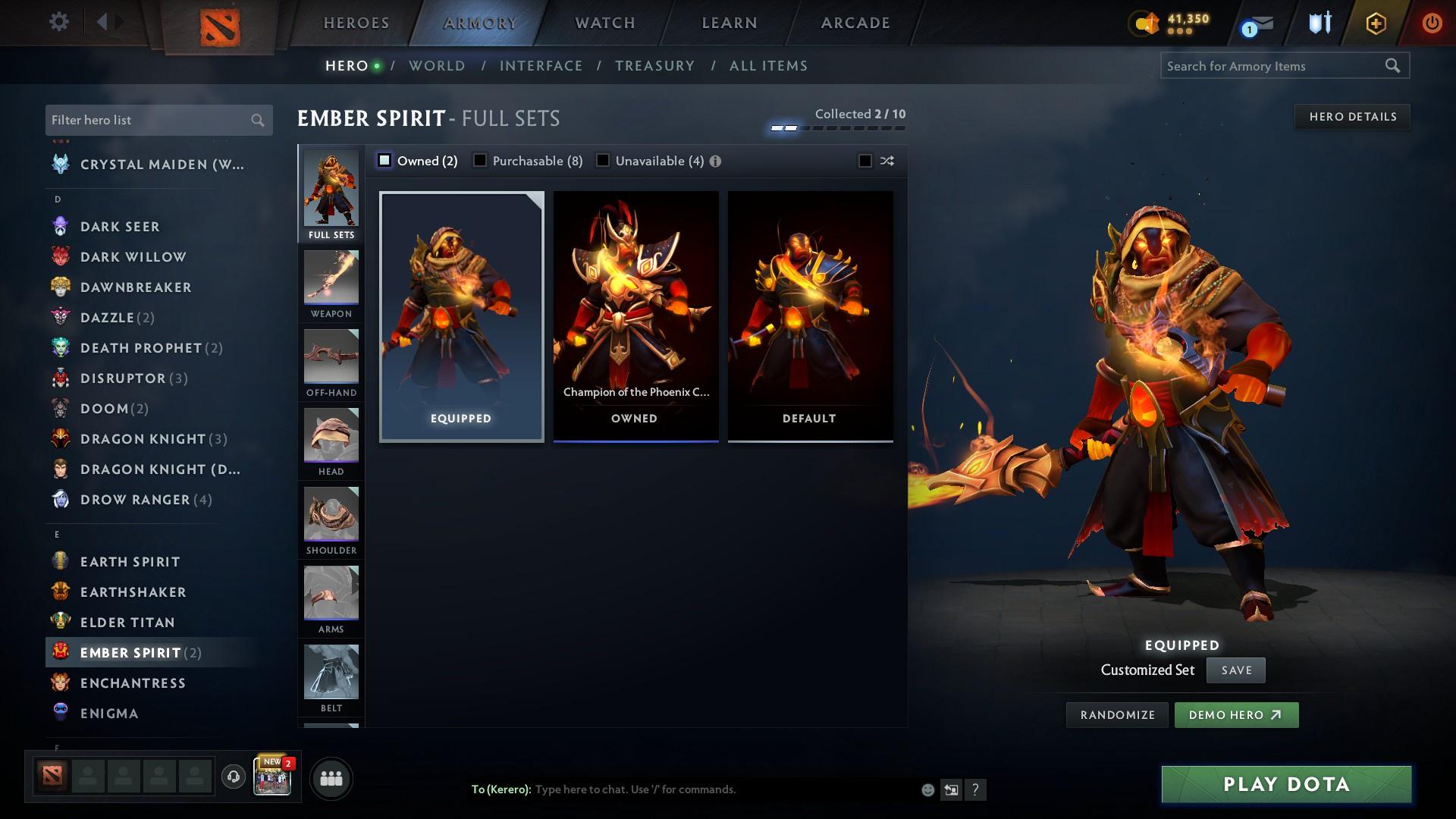Click the DEMO HERO button
The height and width of the screenshot is (819, 1456).
[1236, 714]
